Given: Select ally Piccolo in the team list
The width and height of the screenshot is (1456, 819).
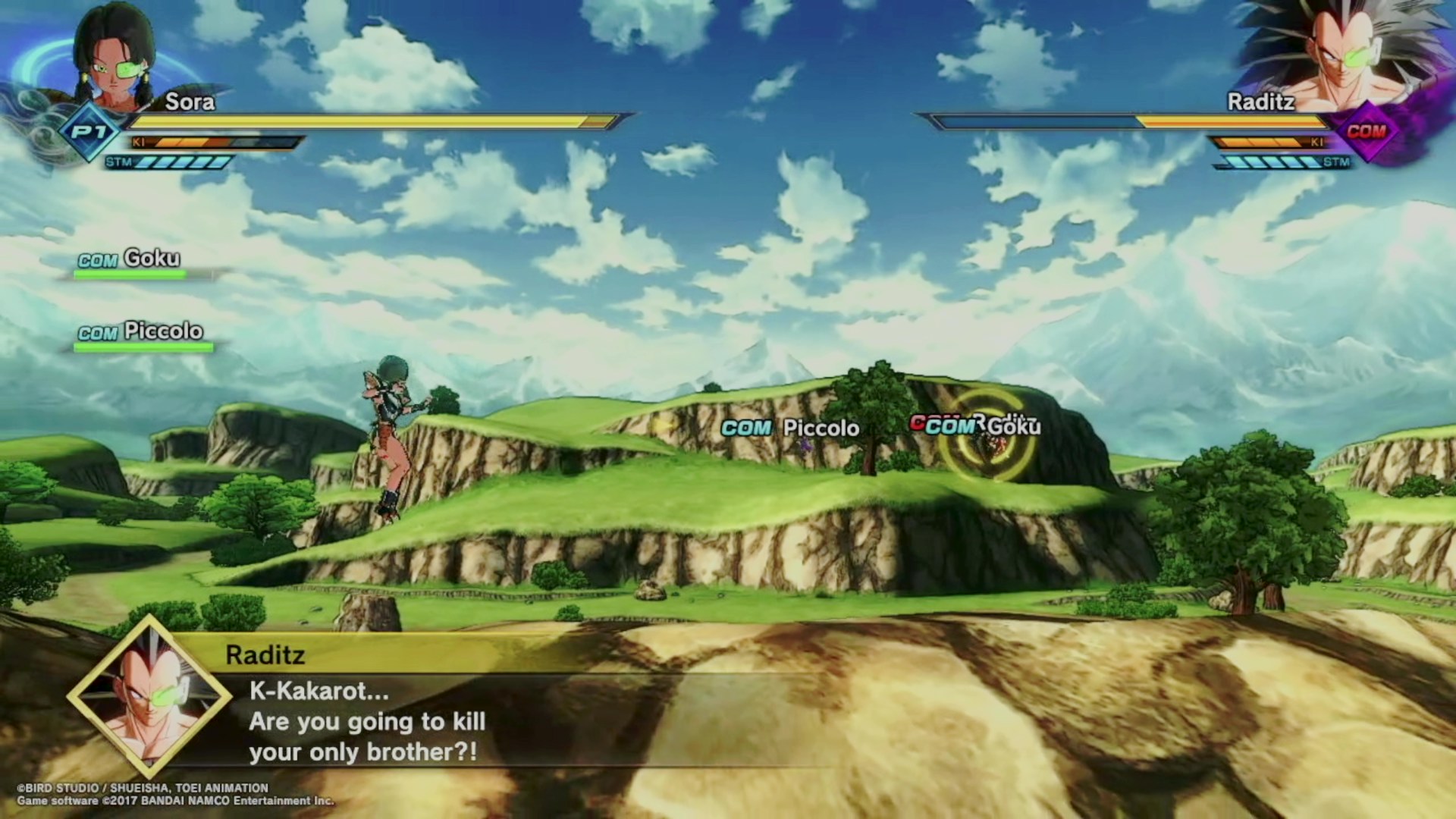Looking at the screenshot, I should coord(141,332).
